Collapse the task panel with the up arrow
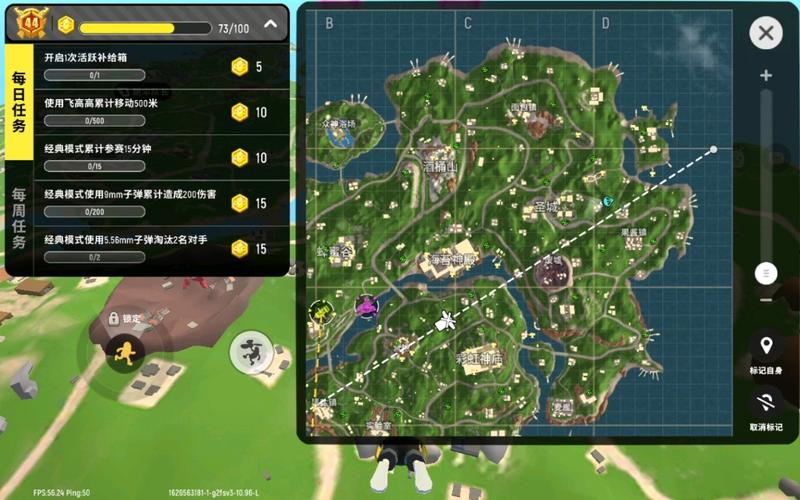The image size is (800, 500). pos(270,24)
